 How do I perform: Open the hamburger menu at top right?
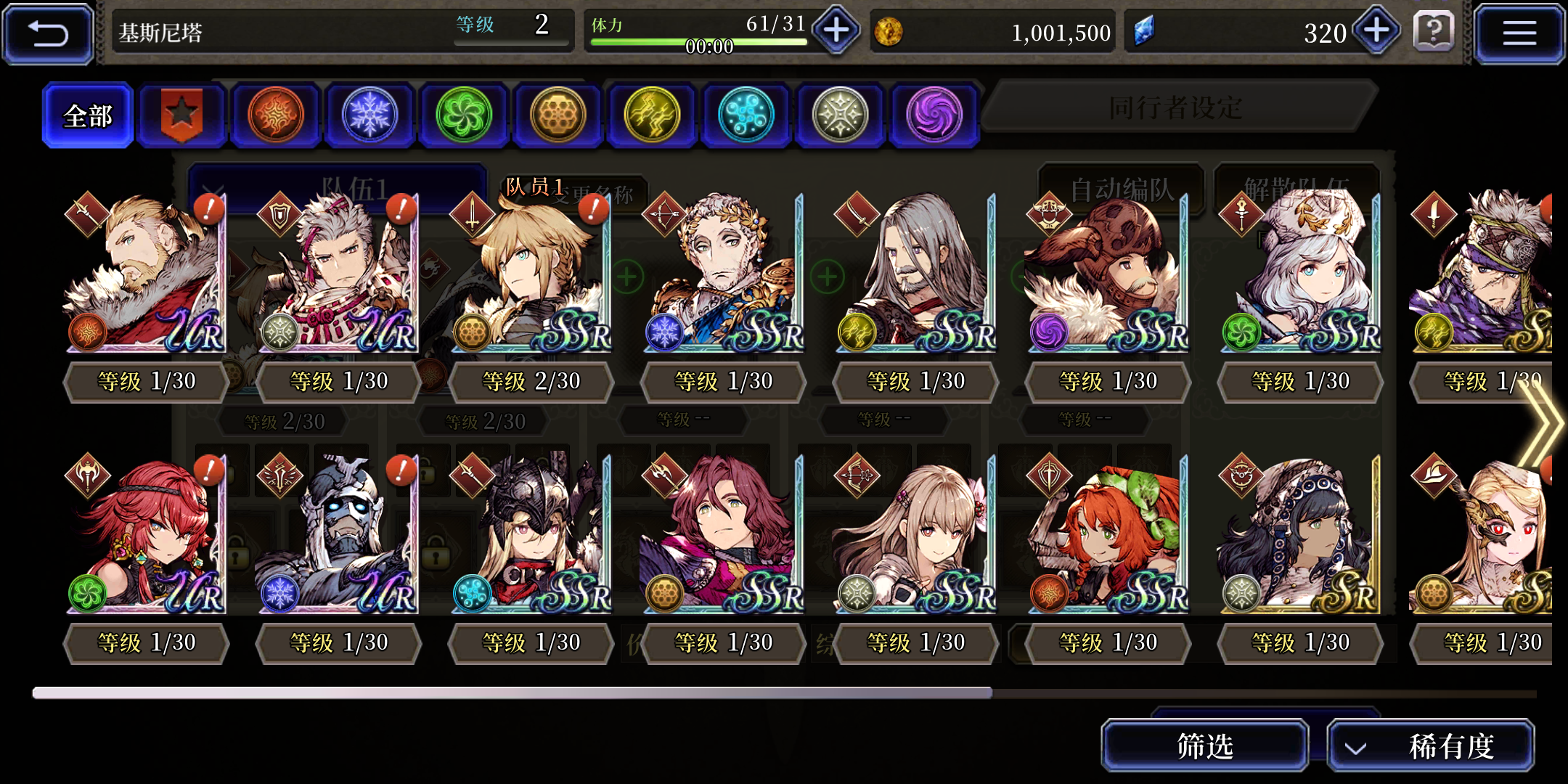pos(1520,33)
